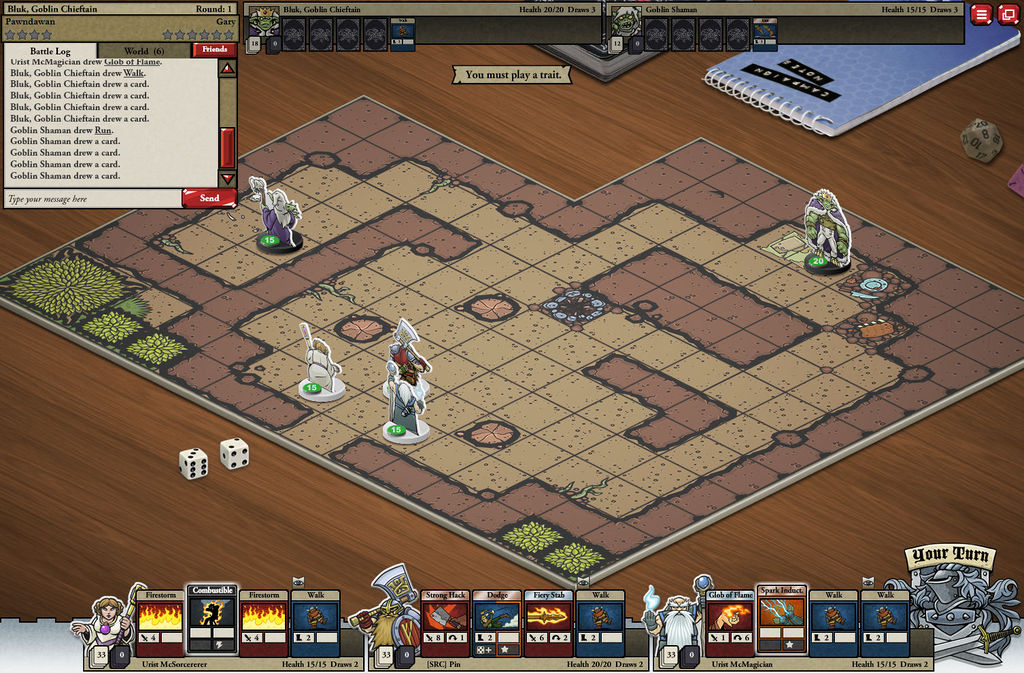
Task: Click the chat log scroll-down arrow
Action: point(227,178)
